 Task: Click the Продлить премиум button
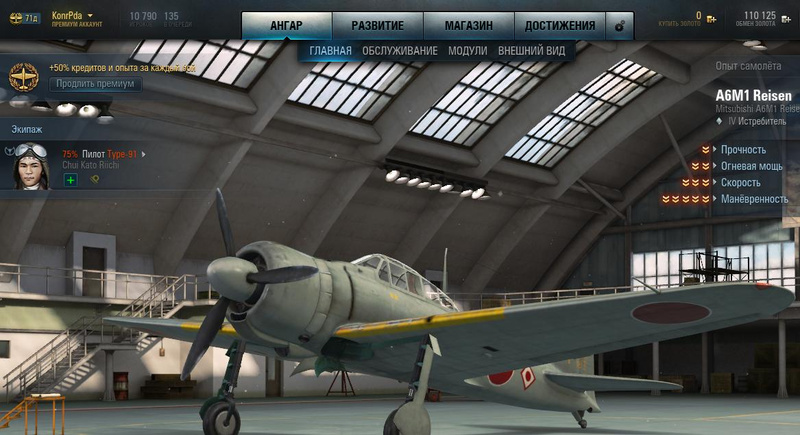(95, 84)
